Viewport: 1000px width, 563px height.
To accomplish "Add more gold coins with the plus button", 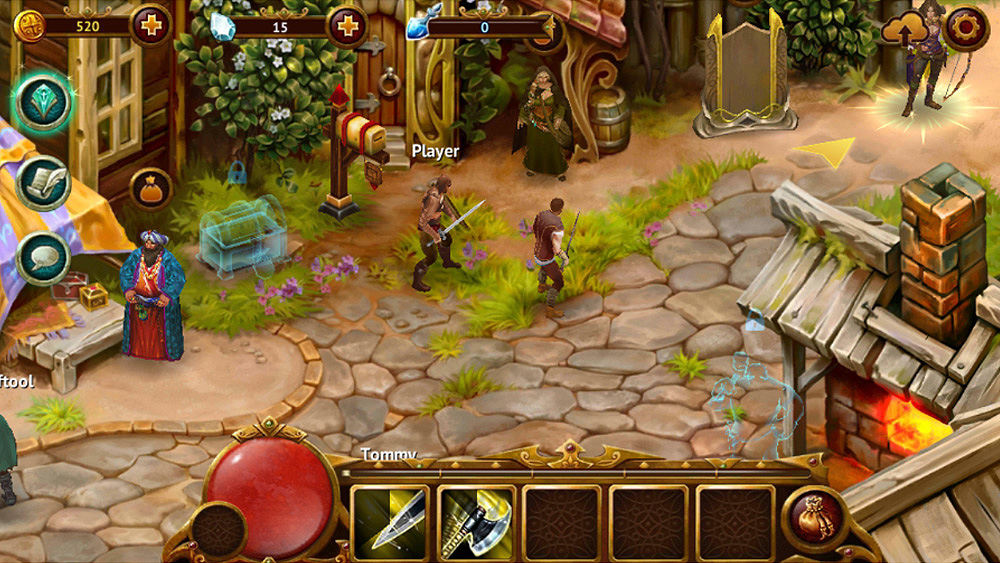I will pos(151,25).
